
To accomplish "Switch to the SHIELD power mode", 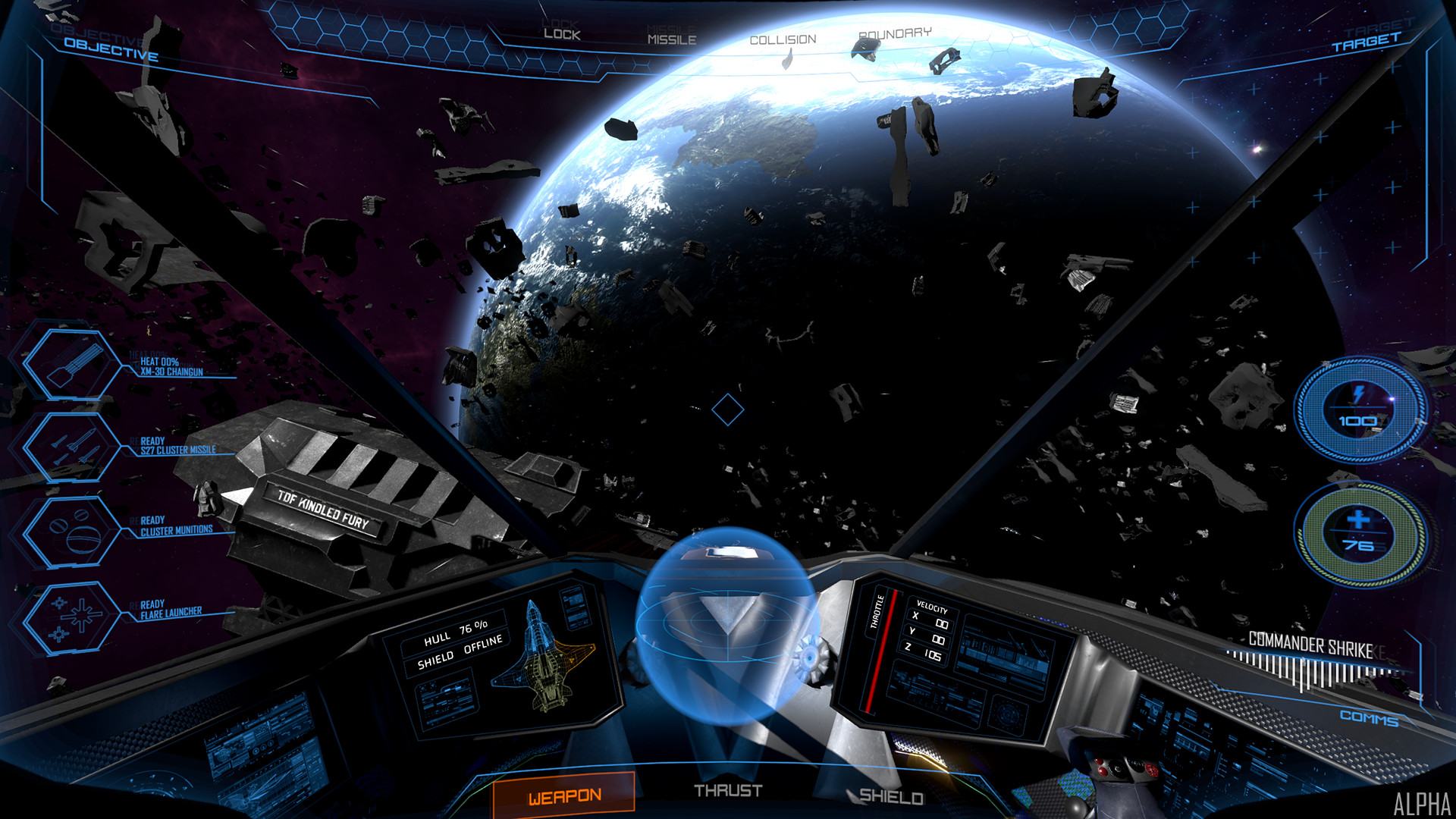I will (x=890, y=796).
